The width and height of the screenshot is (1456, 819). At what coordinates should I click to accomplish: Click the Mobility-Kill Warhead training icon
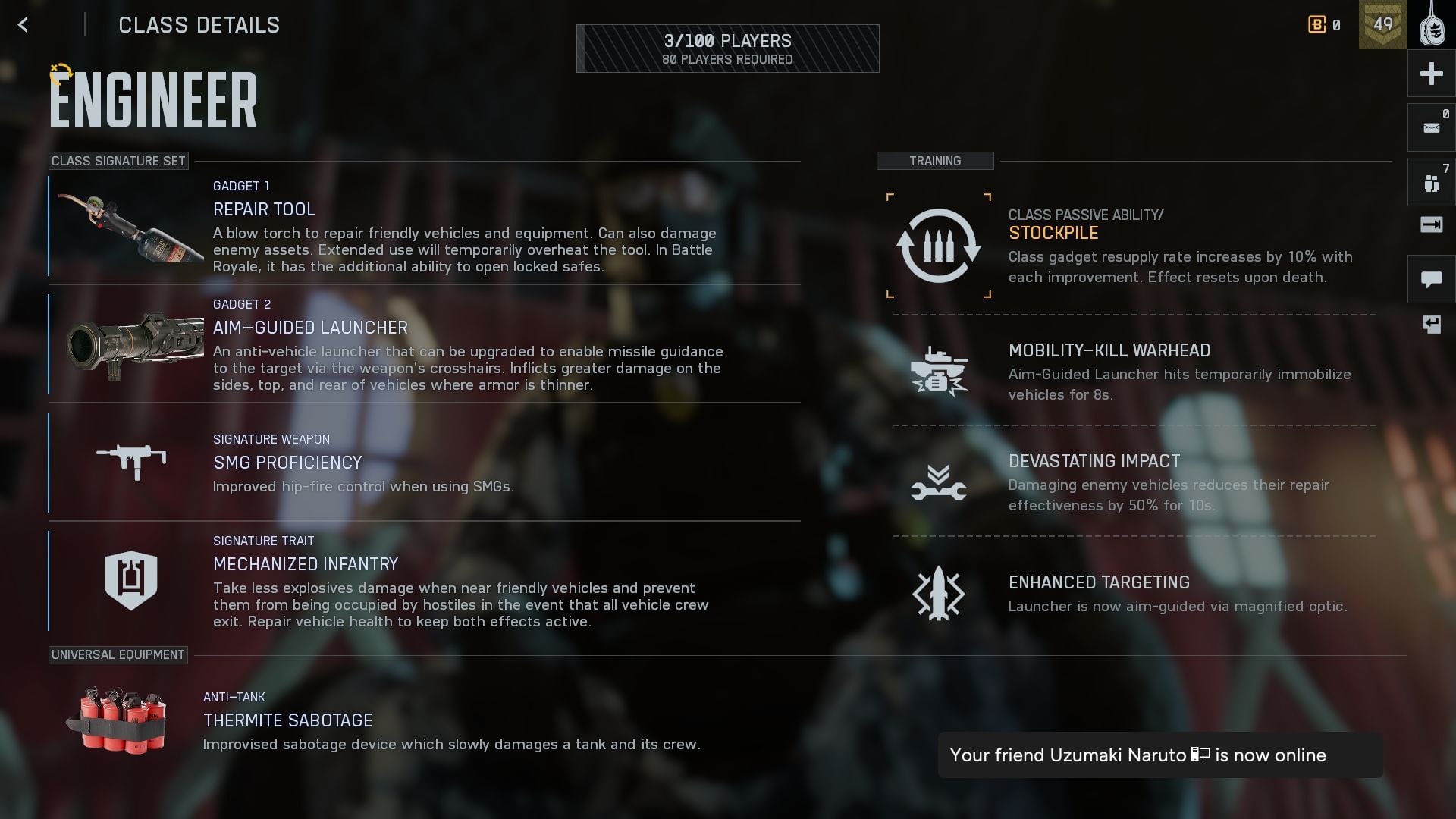tap(938, 369)
